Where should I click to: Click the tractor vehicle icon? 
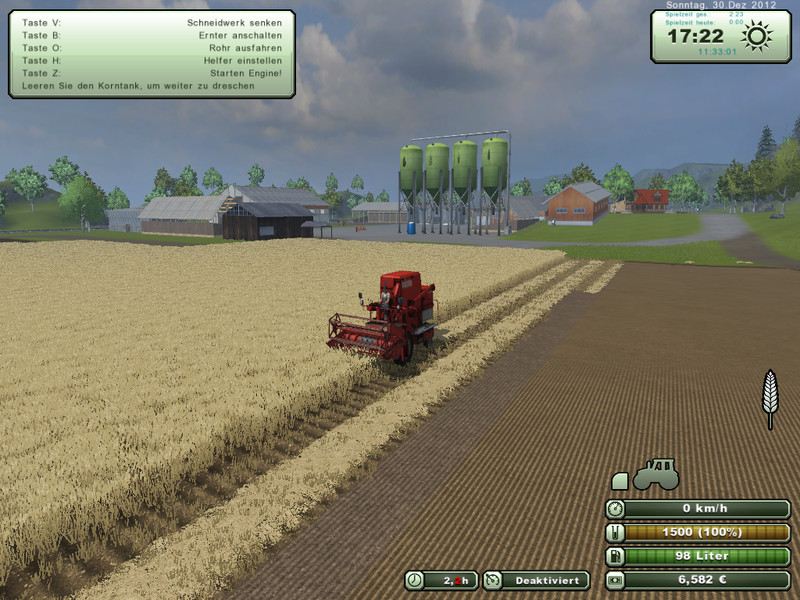[656, 473]
